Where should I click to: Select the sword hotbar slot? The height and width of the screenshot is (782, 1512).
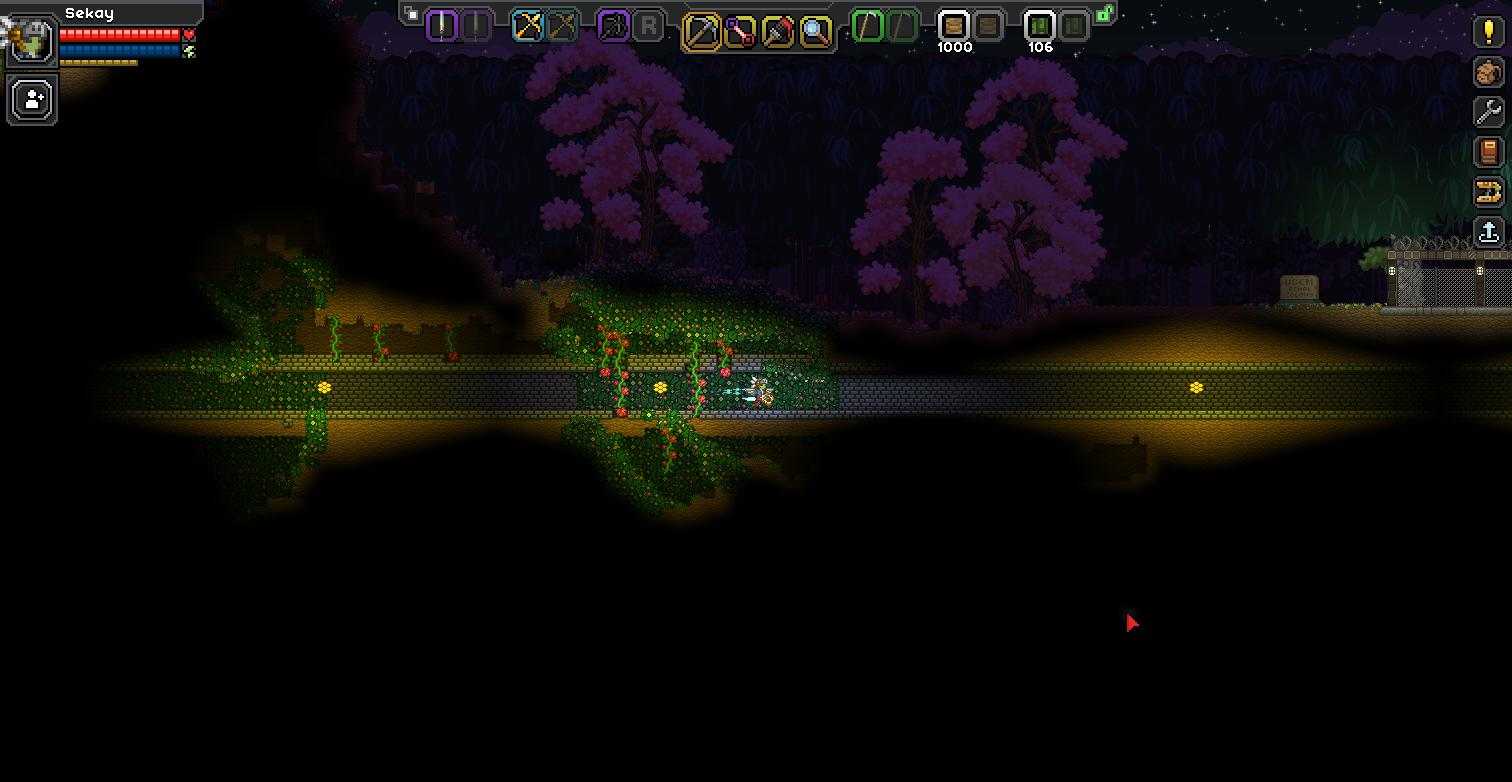tap(442, 25)
